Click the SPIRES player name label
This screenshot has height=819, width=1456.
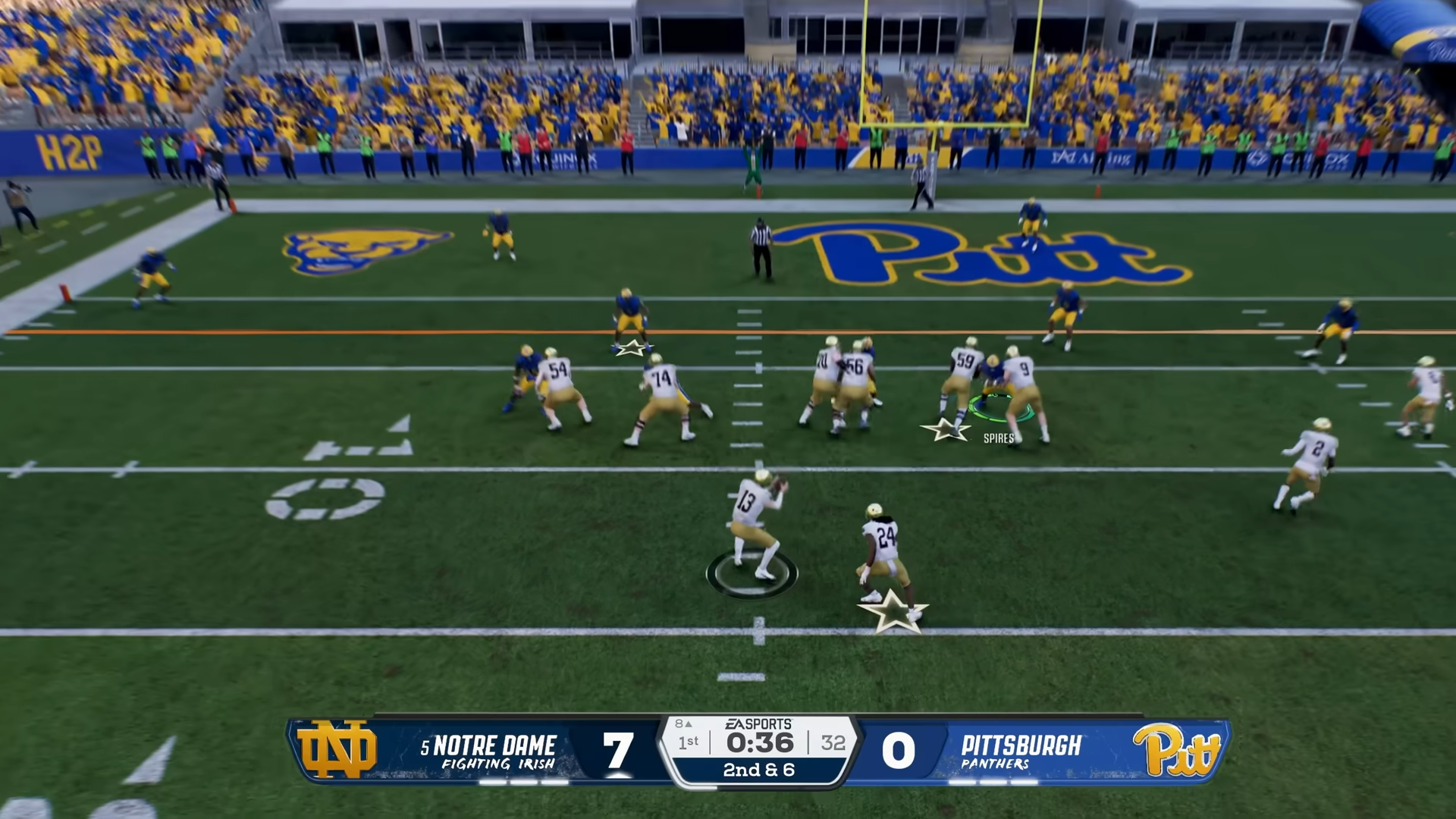click(998, 438)
